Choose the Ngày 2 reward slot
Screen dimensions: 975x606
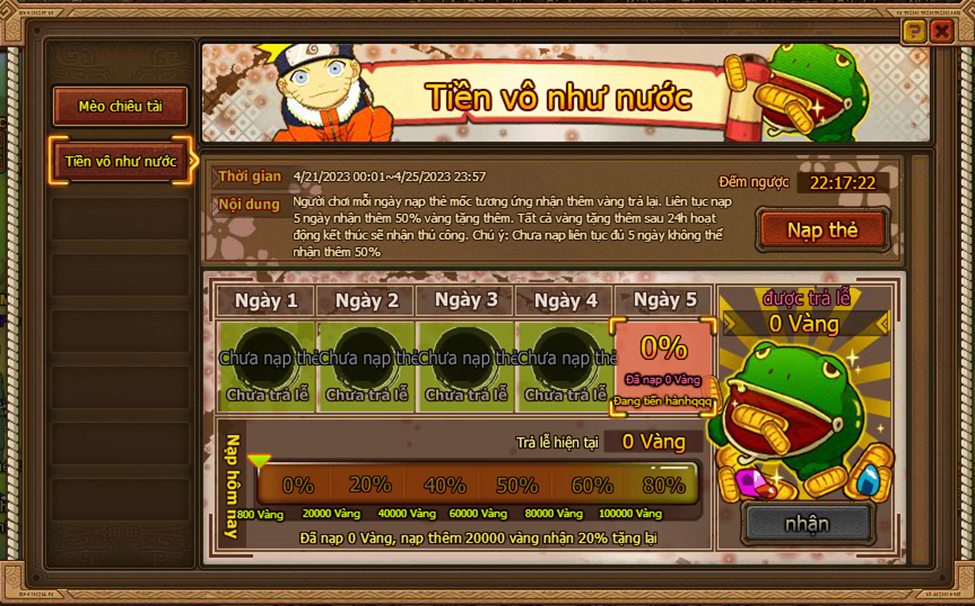(367, 365)
